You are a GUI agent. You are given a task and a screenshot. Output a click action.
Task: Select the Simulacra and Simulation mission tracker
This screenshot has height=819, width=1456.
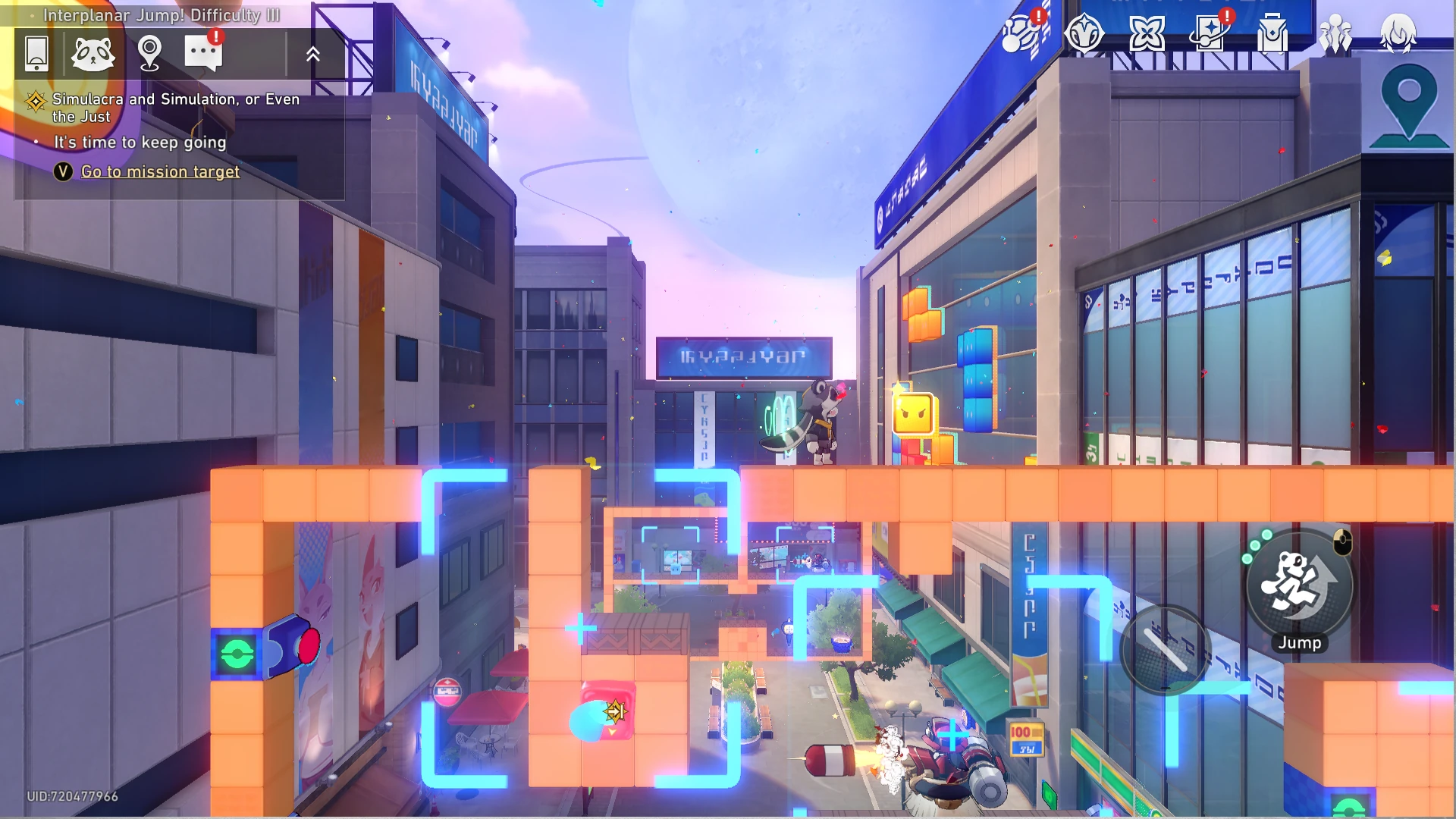[x=174, y=107]
